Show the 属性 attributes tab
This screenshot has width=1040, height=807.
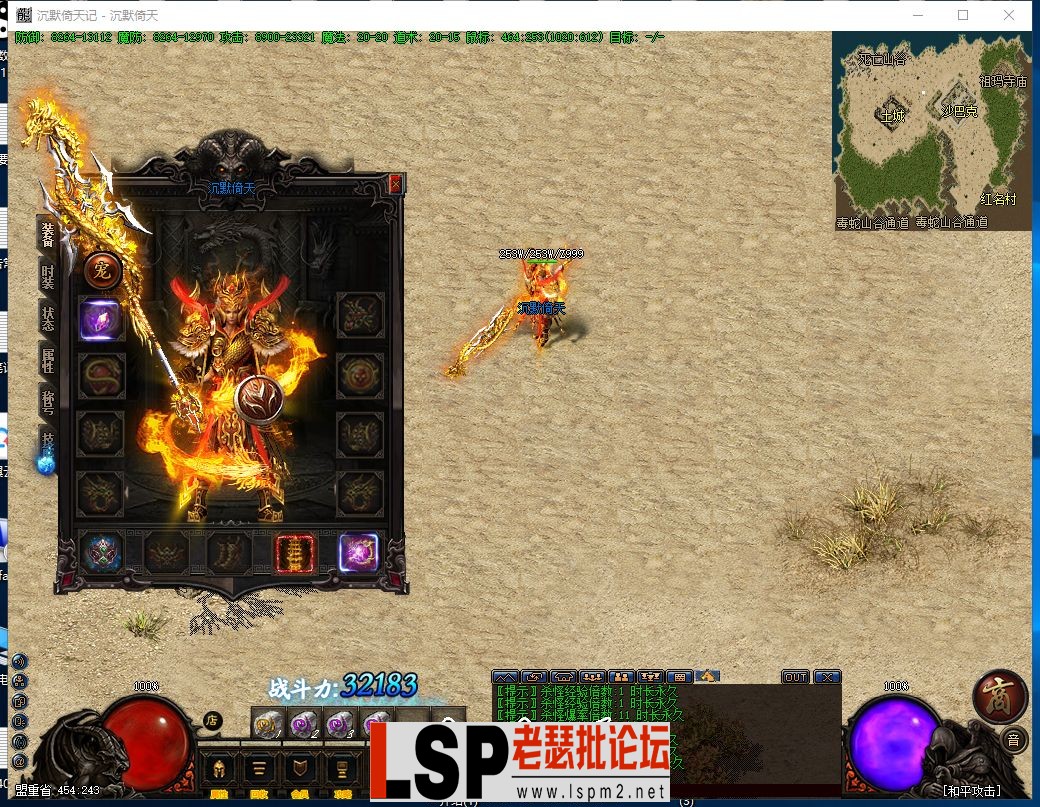[47, 360]
